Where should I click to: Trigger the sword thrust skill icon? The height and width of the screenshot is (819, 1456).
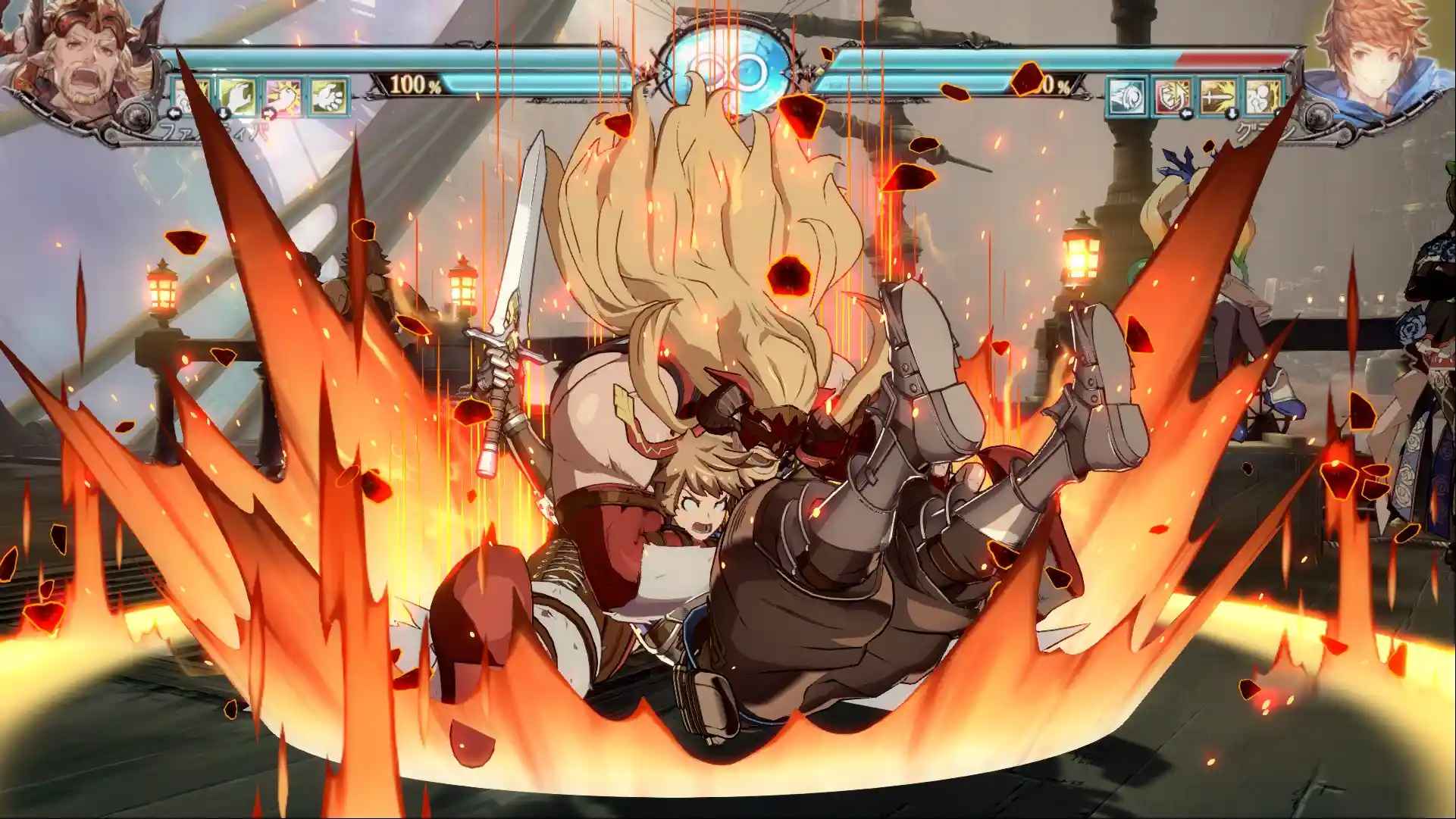click(x=1218, y=97)
